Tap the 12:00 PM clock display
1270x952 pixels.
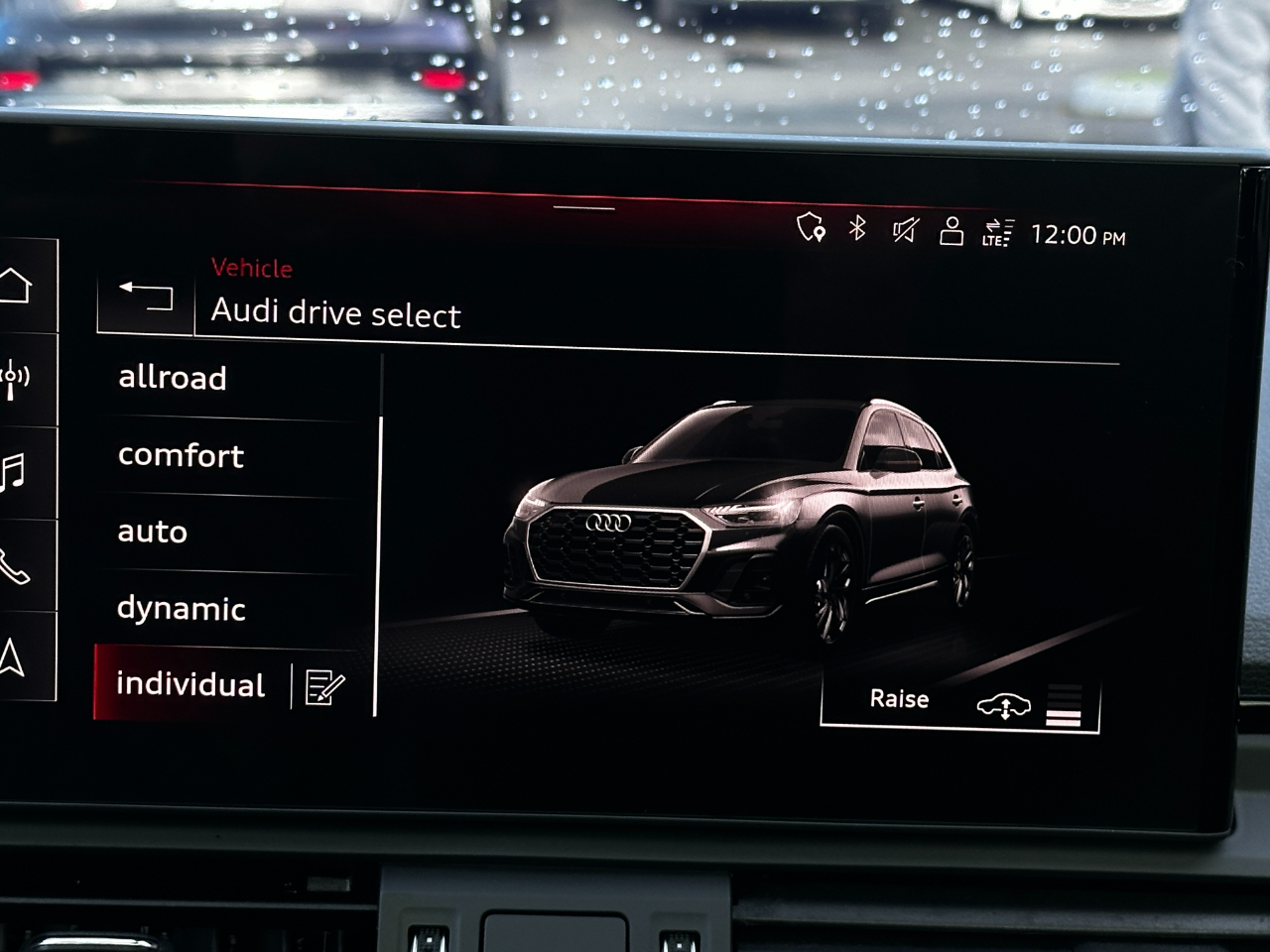(1078, 235)
